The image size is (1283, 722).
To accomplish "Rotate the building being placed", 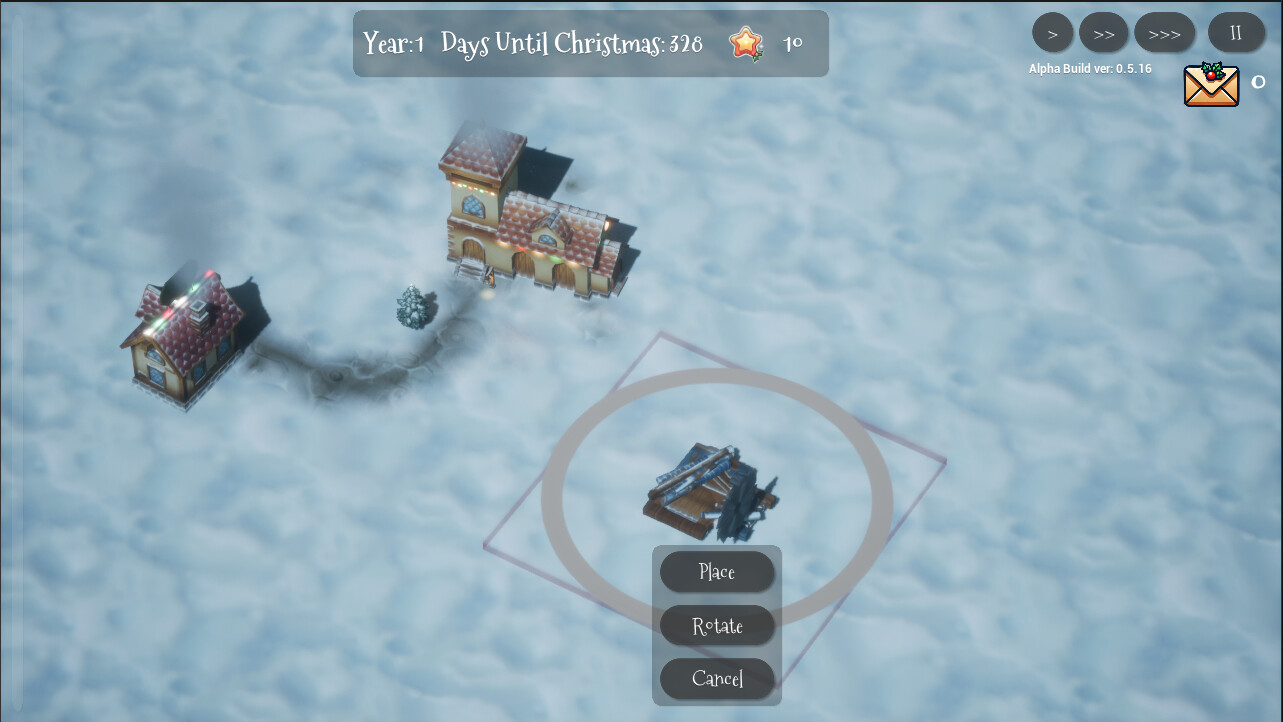I will click(716, 626).
